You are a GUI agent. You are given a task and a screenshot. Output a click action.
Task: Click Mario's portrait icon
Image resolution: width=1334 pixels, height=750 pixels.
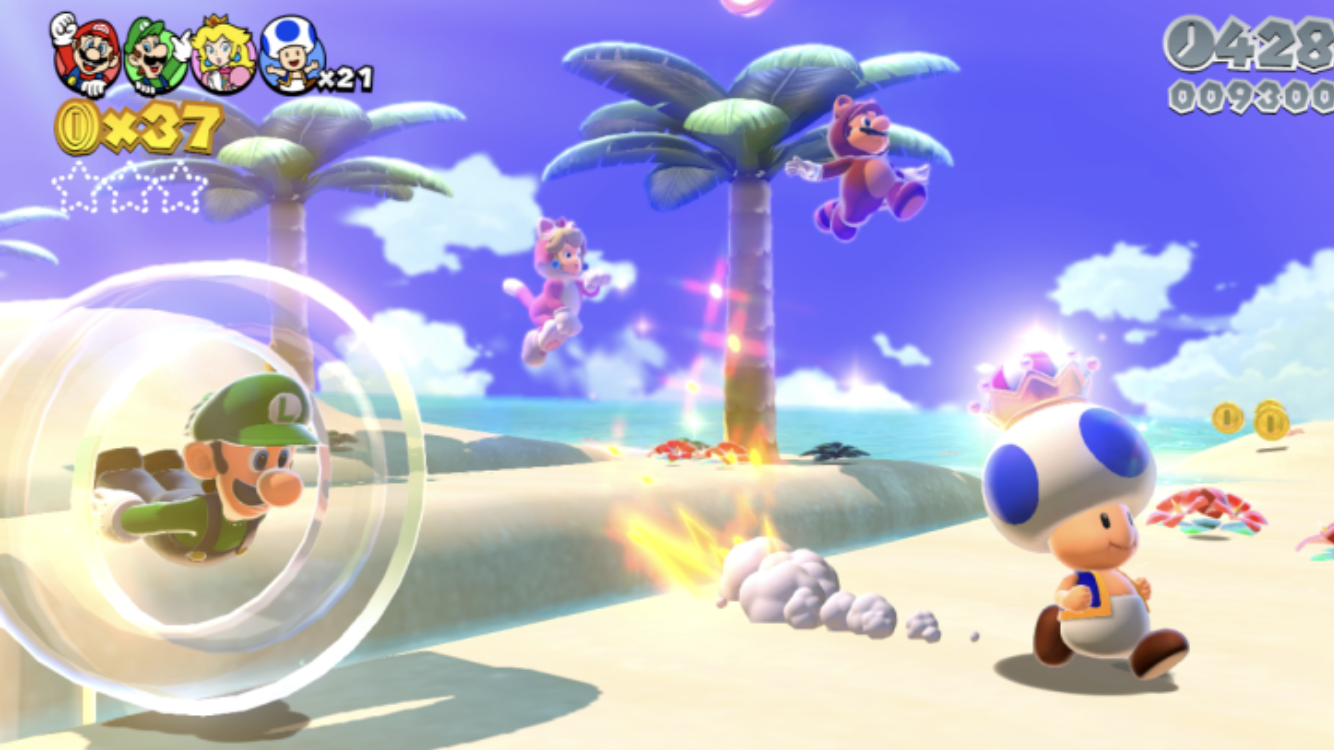pyautogui.click(x=85, y=55)
